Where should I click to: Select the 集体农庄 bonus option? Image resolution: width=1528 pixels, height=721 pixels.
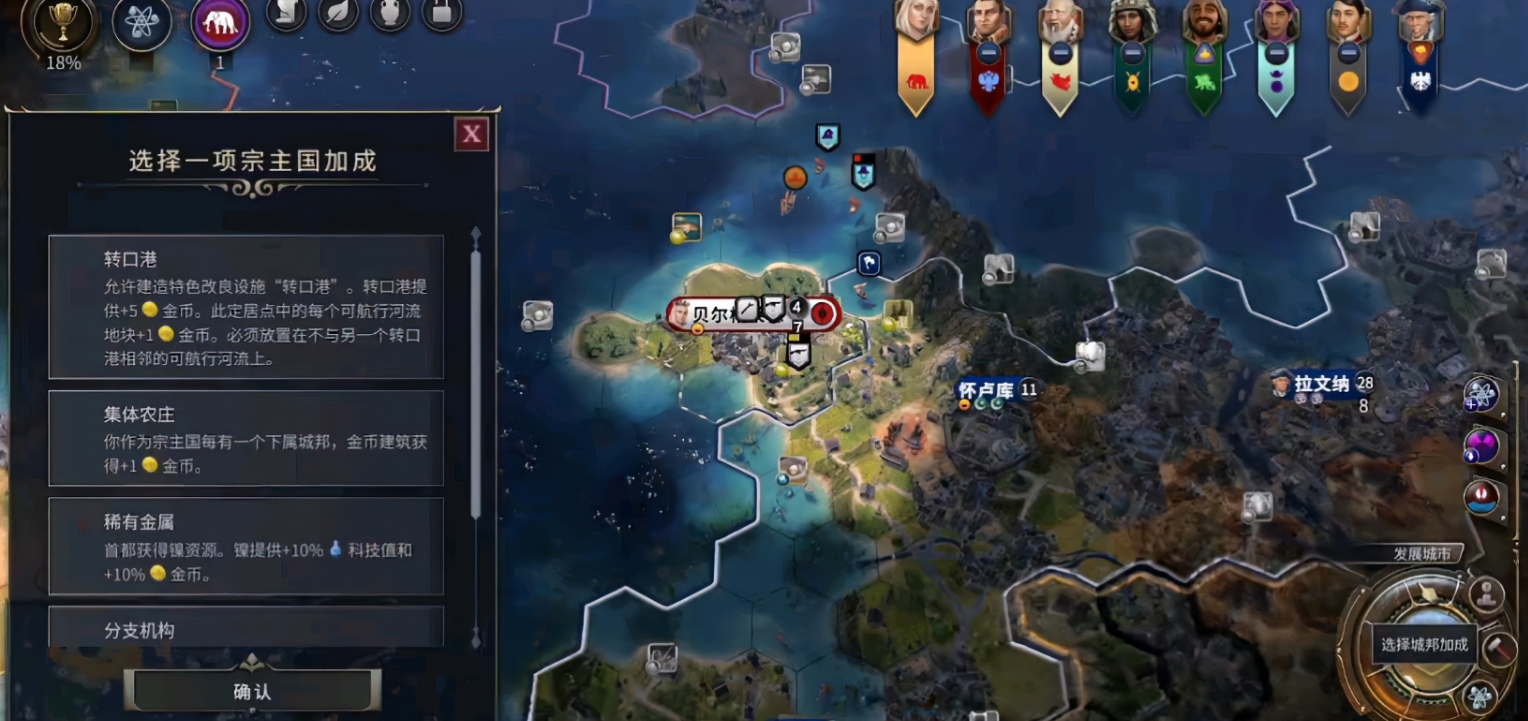point(246,438)
